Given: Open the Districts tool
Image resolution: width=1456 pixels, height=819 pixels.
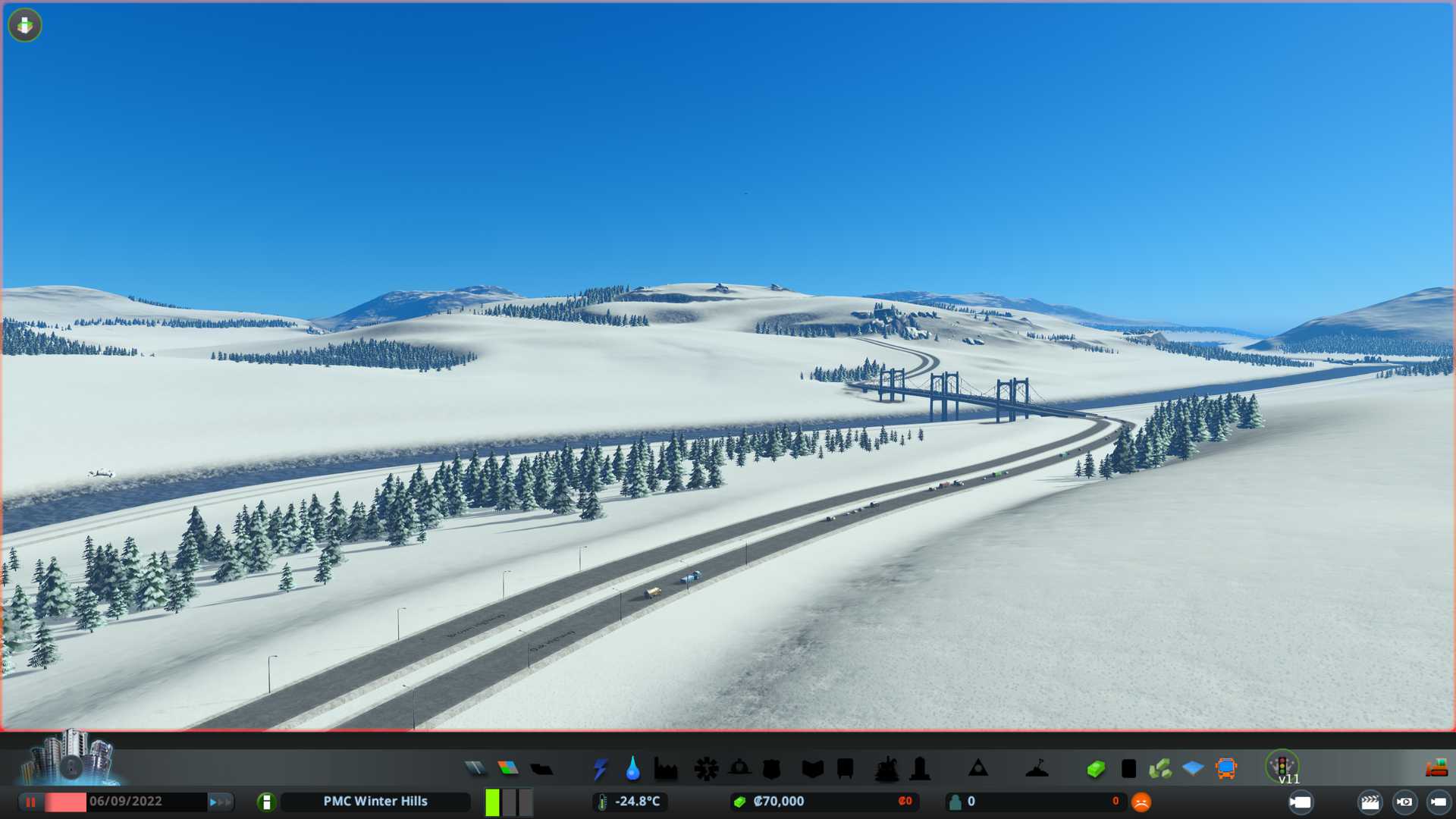Looking at the screenshot, I should tap(541, 768).
